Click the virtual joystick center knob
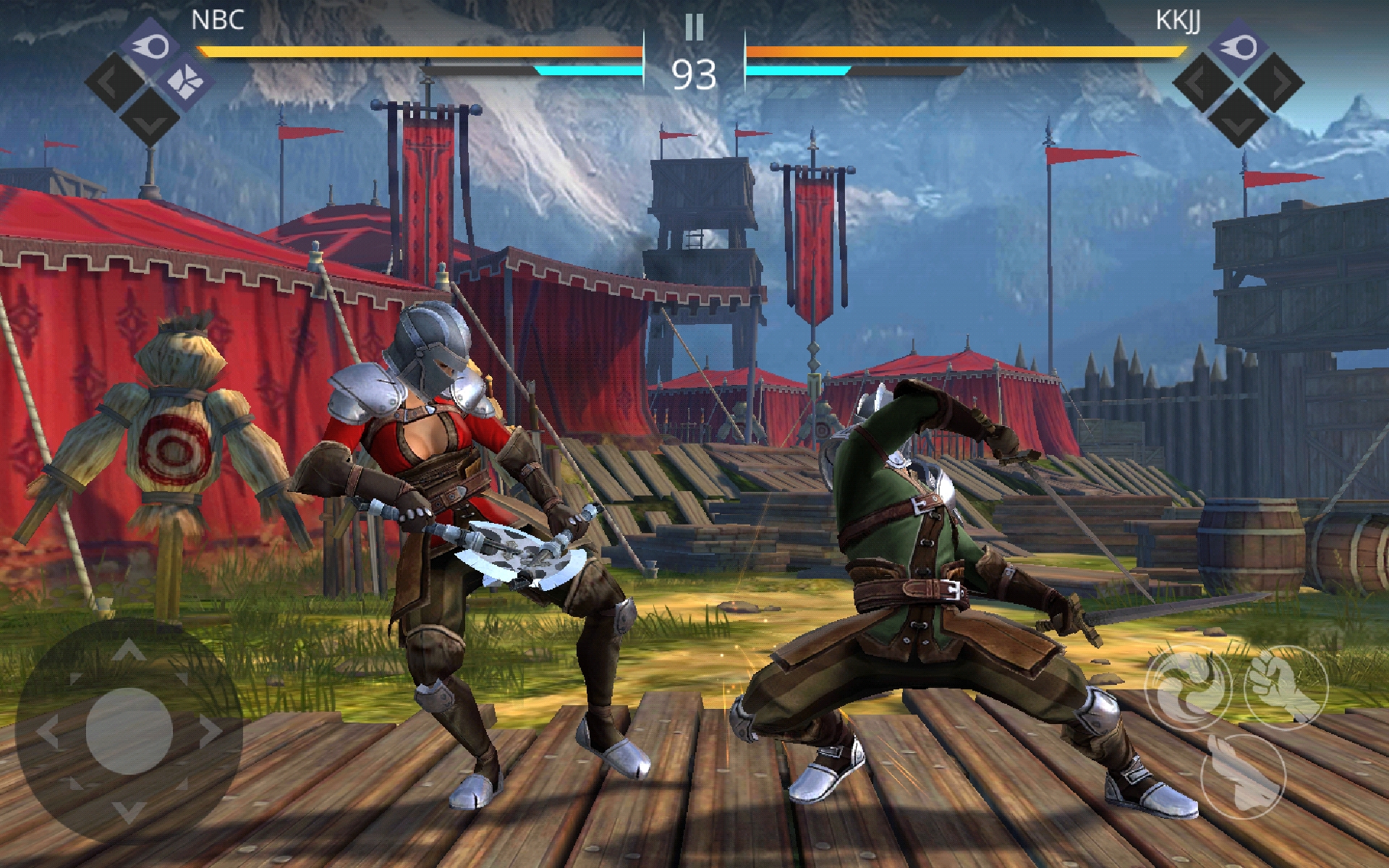 129,731
